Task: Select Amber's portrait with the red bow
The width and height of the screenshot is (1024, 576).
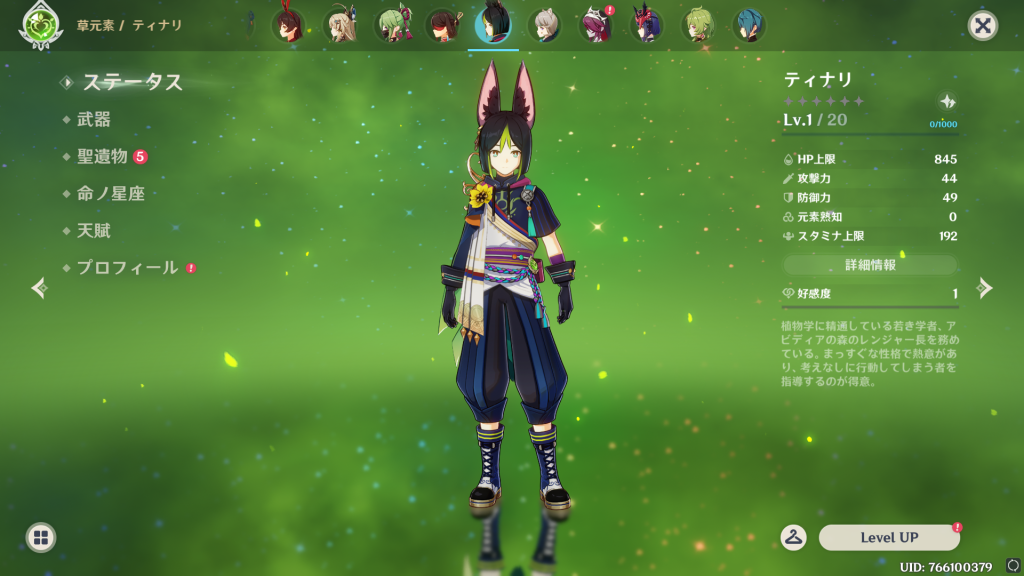Action: pyautogui.click(x=288, y=26)
